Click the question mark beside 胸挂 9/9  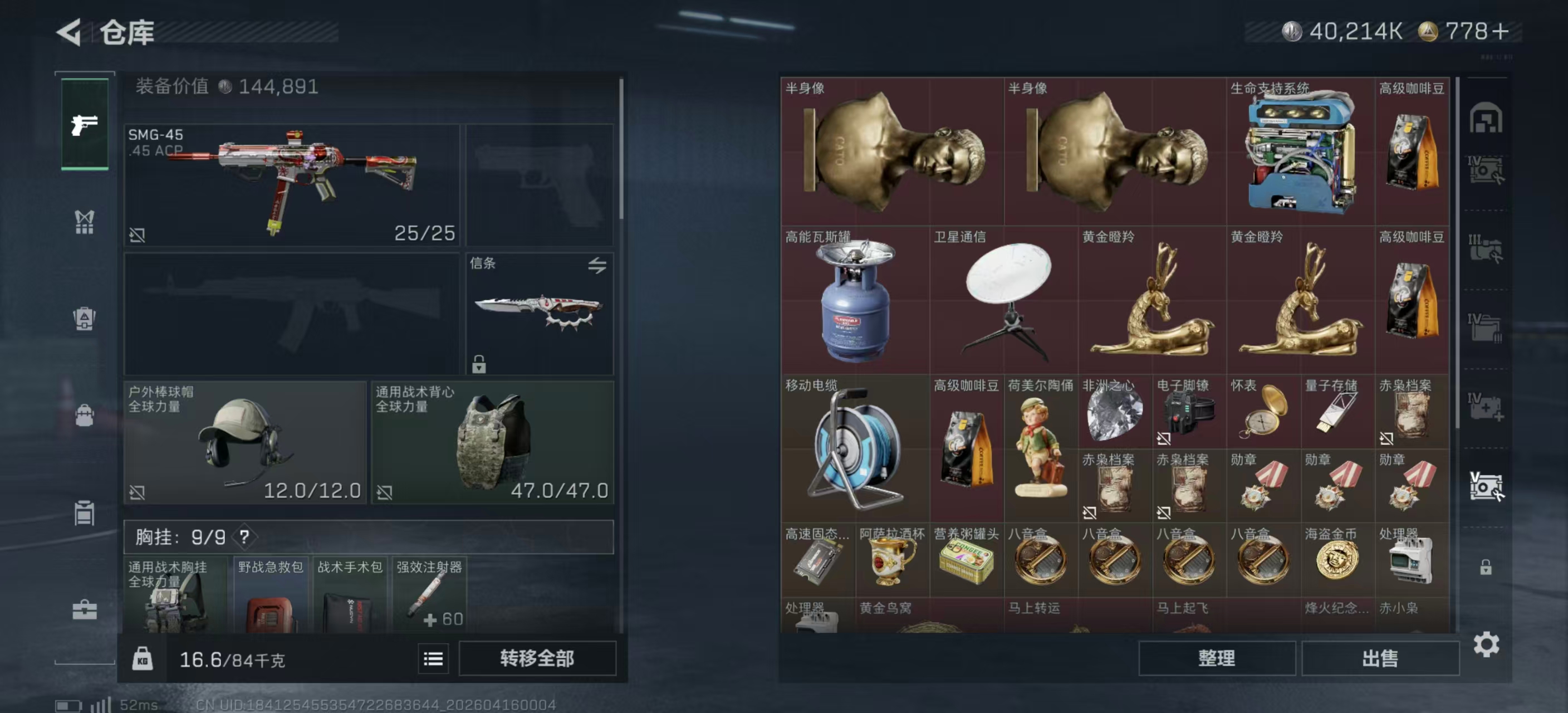click(246, 538)
